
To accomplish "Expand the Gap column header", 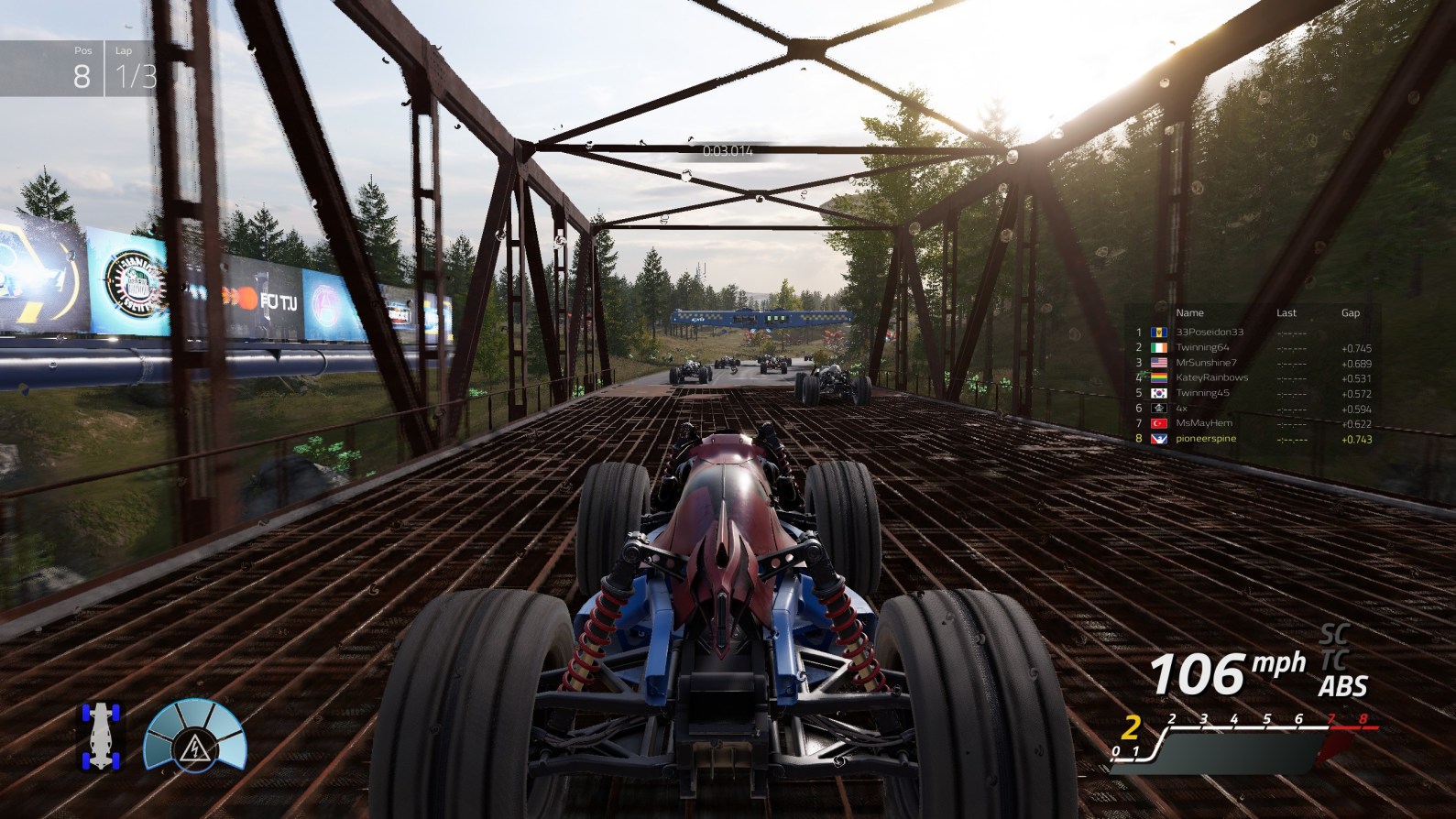I will click(1352, 312).
